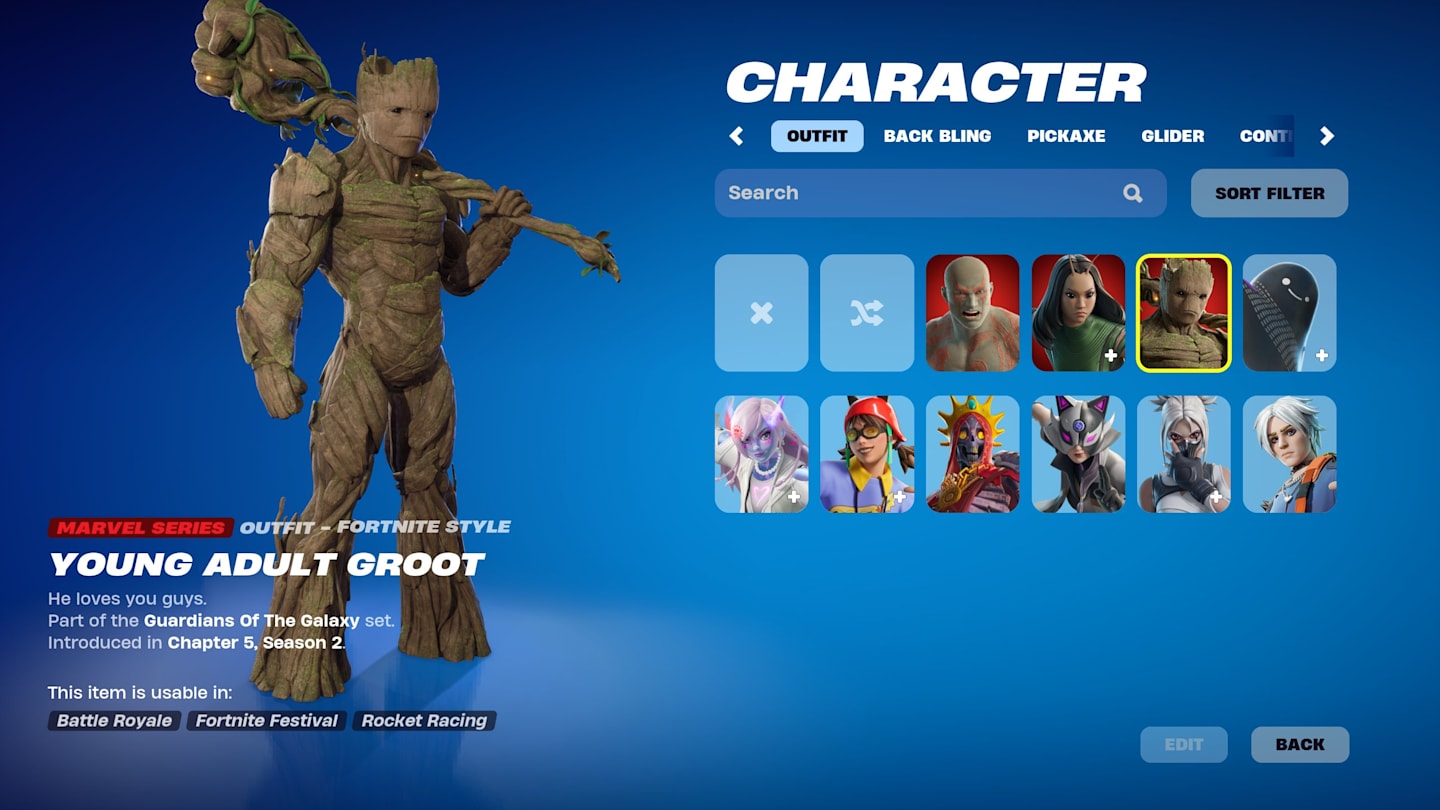Screen dimensions: 1440x810
Task: Select the white cat mask outfit
Action: pyautogui.click(x=1079, y=454)
